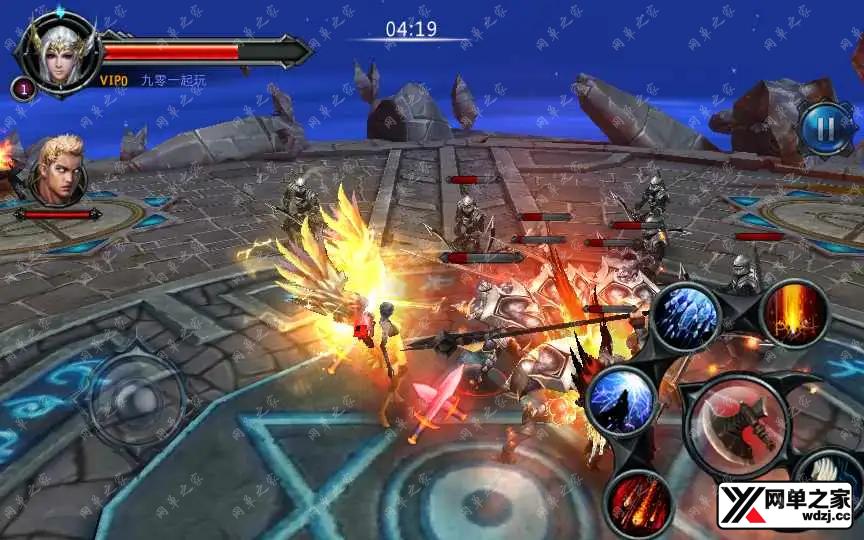The image size is (864, 540).
Task: Cast the fire pillar skill
Action: click(794, 313)
